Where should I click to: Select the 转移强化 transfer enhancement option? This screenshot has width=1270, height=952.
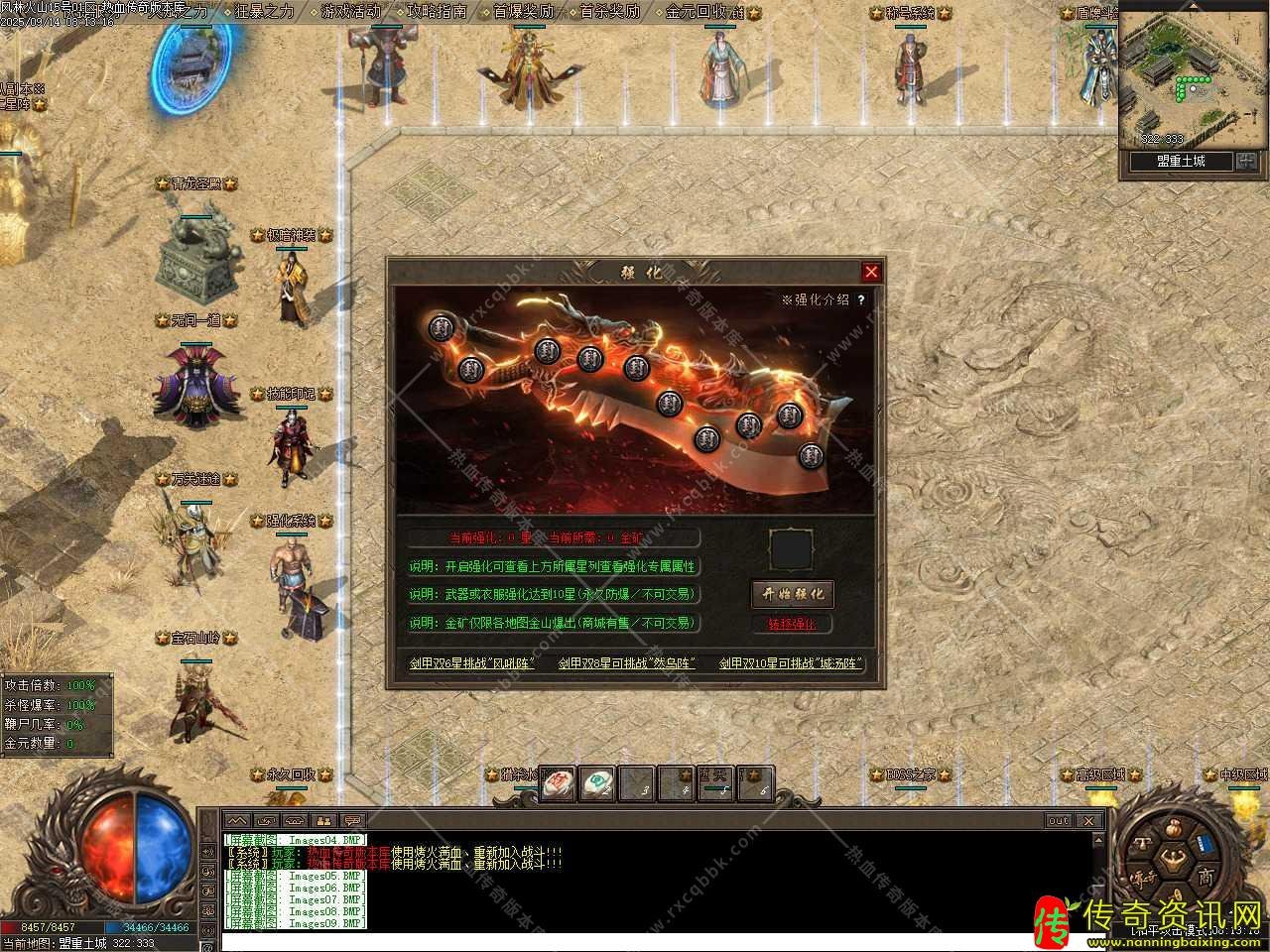click(792, 624)
